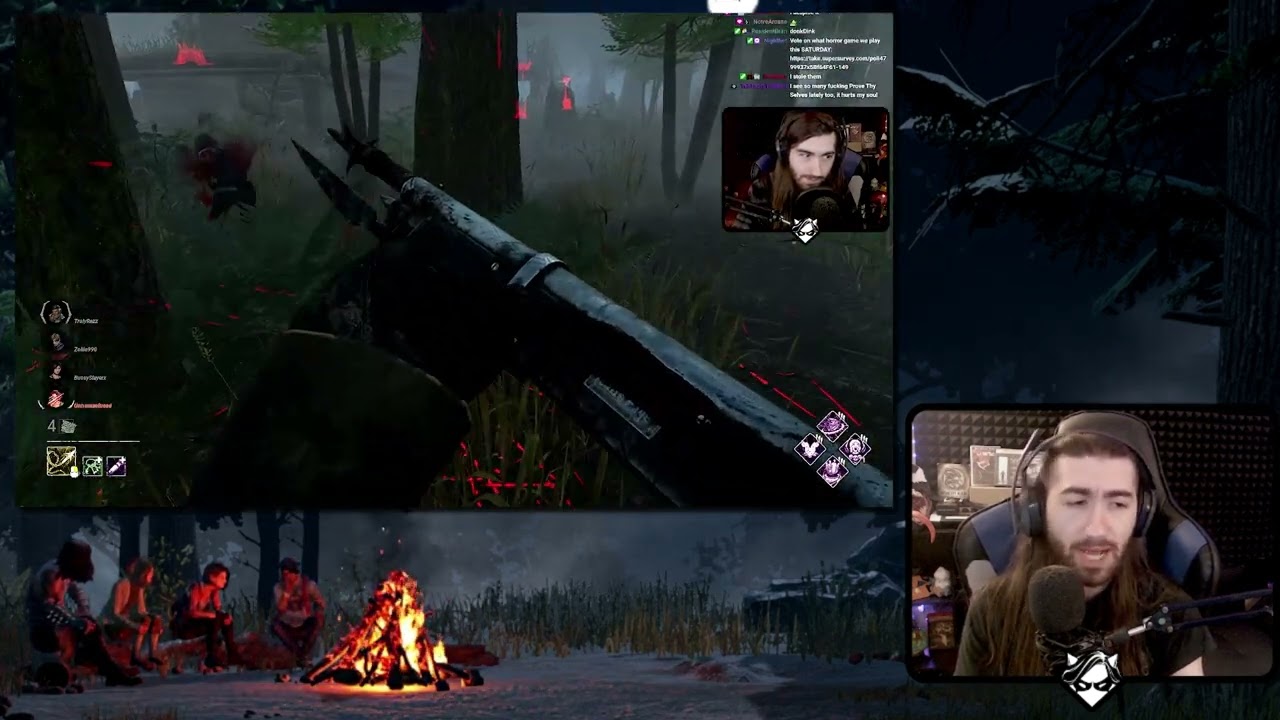
Task: Click the bottom perk diamond icon
Action: pyautogui.click(x=833, y=471)
